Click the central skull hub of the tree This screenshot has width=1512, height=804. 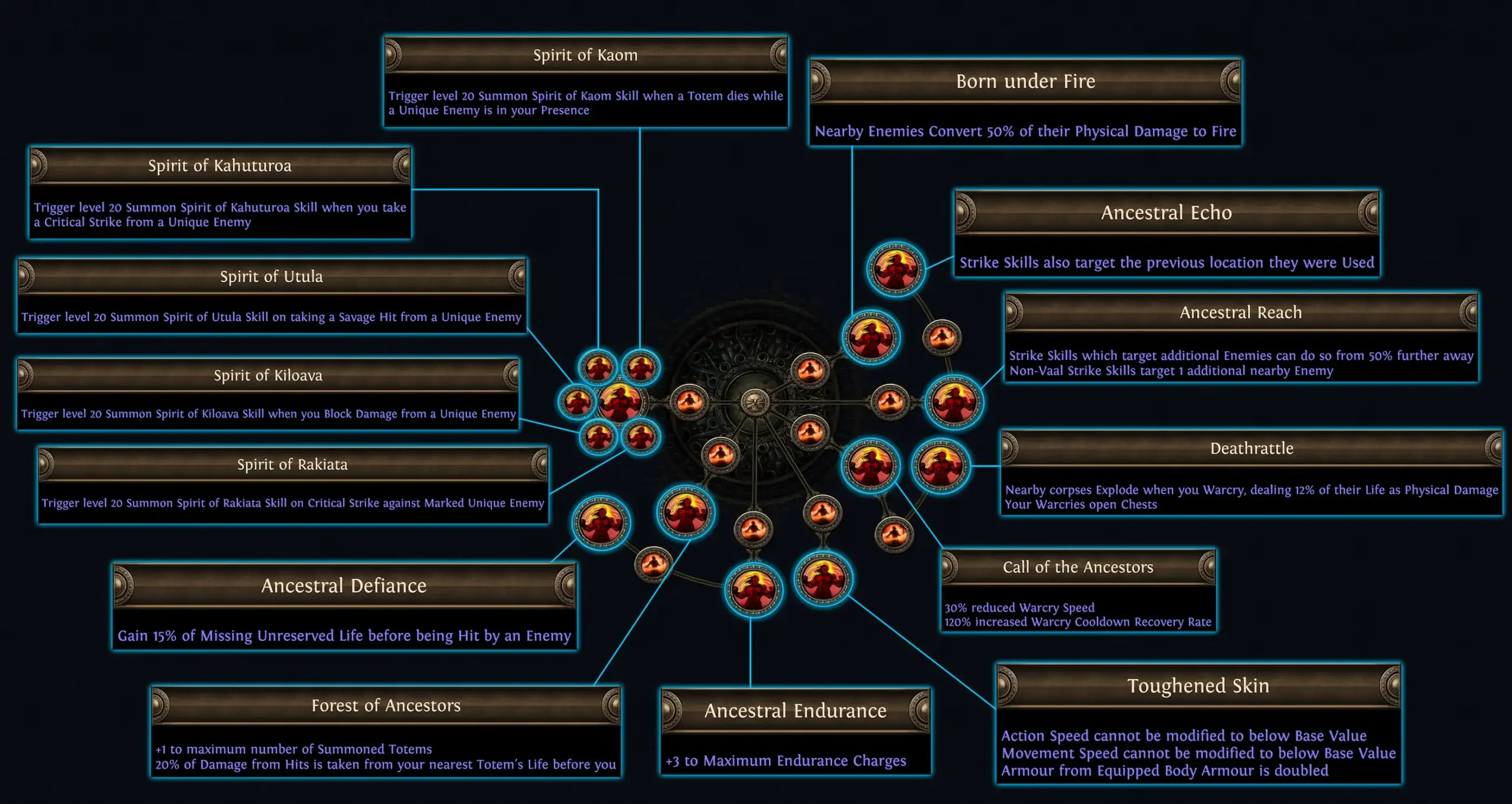click(x=755, y=403)
